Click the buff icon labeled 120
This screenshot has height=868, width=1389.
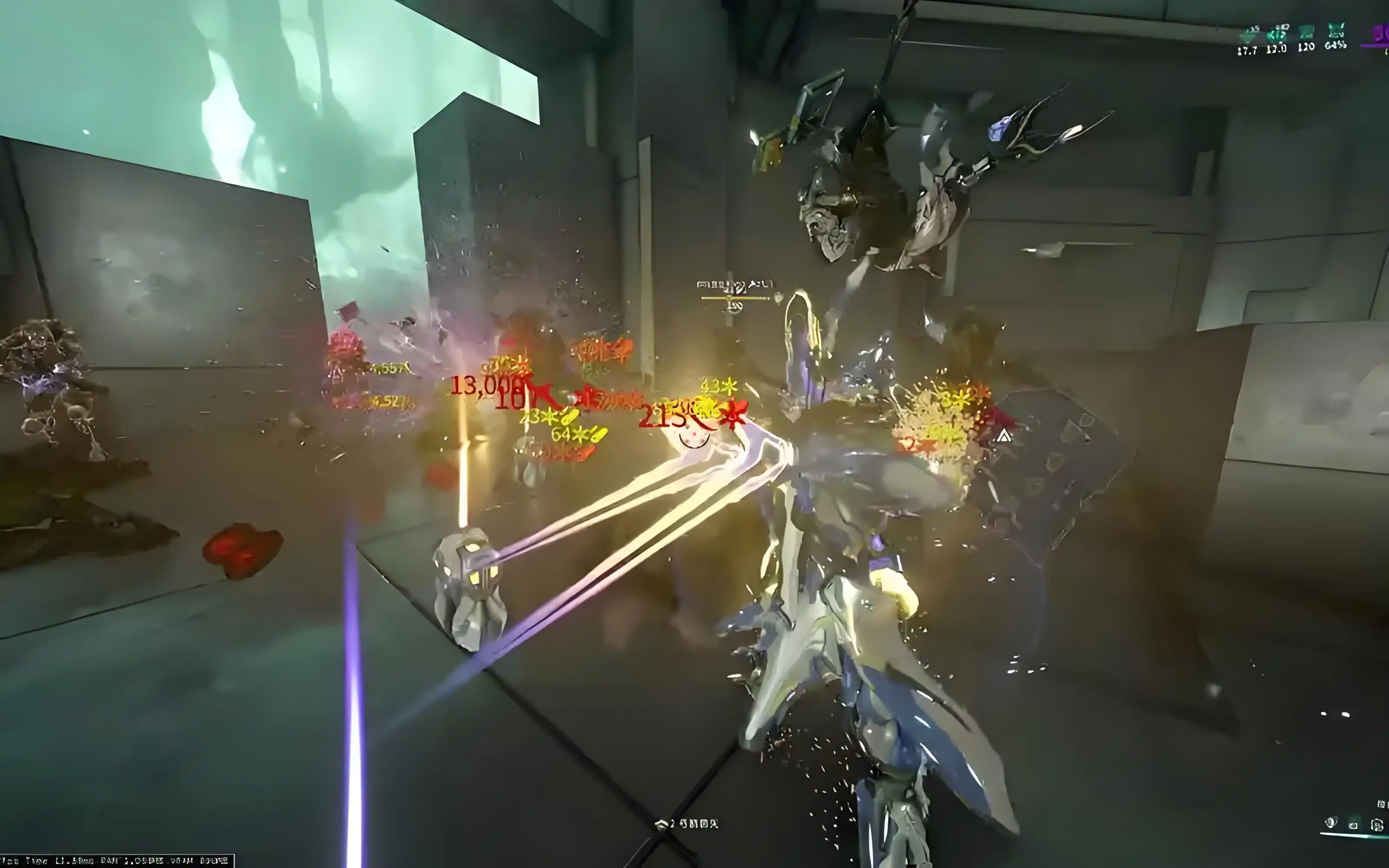click(1307, 32)
